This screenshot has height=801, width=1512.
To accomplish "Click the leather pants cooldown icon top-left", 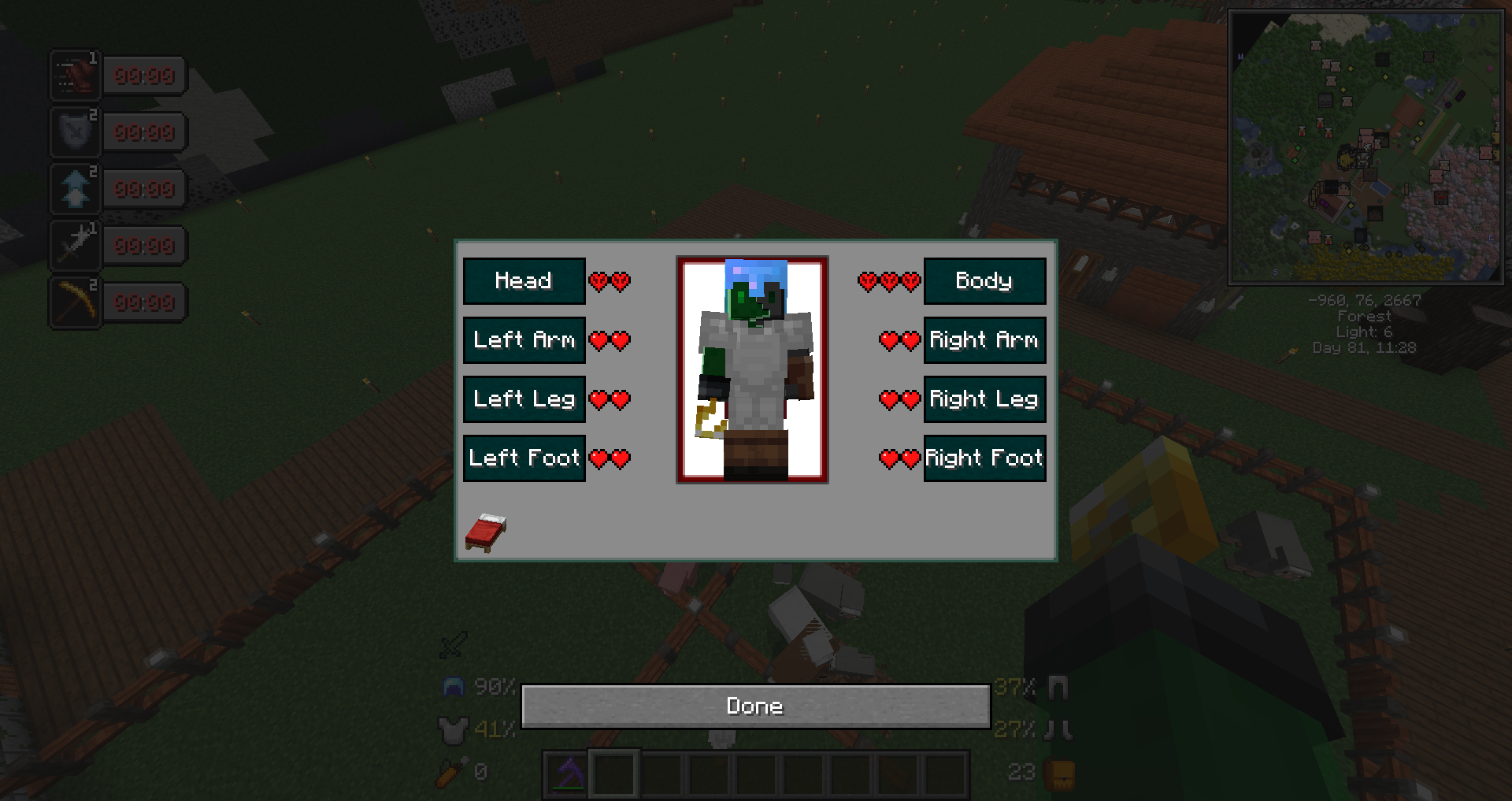I will tap(75, 76).
